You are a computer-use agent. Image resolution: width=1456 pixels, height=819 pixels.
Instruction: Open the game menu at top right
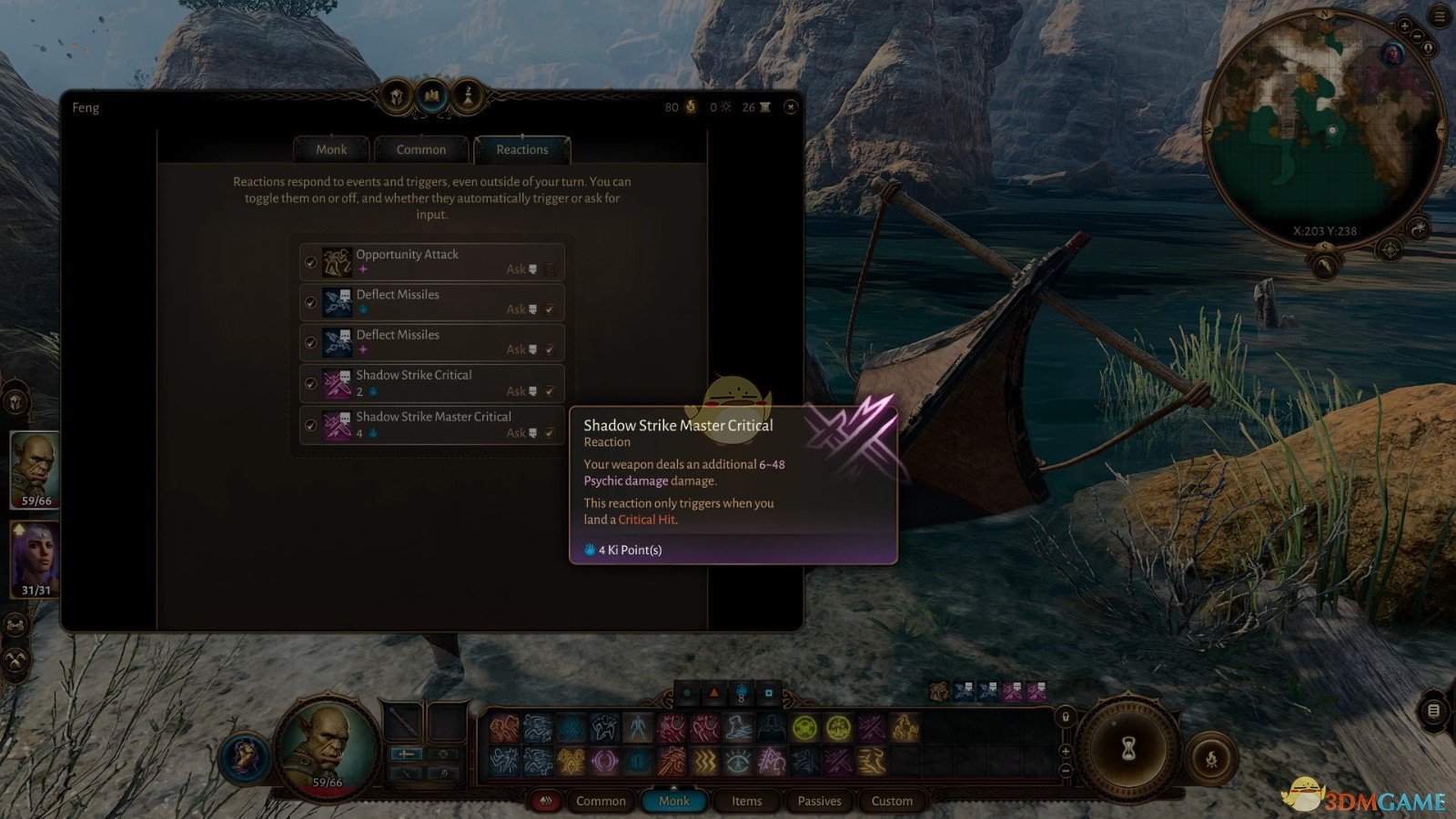(1441, 16)
